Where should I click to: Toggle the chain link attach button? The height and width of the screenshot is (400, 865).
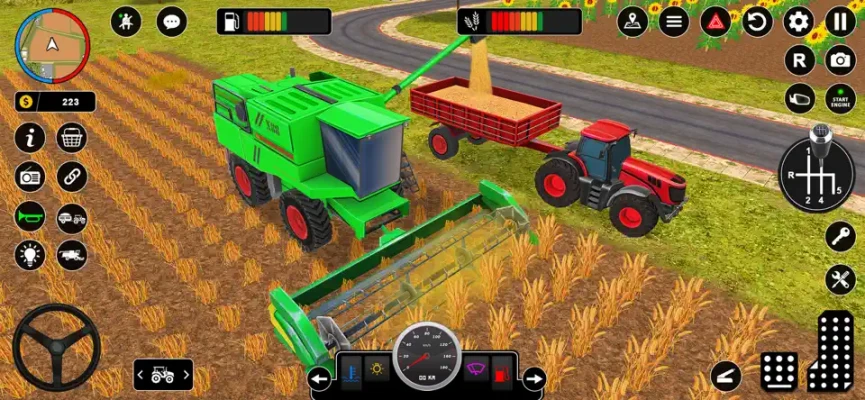pos(72,177)
